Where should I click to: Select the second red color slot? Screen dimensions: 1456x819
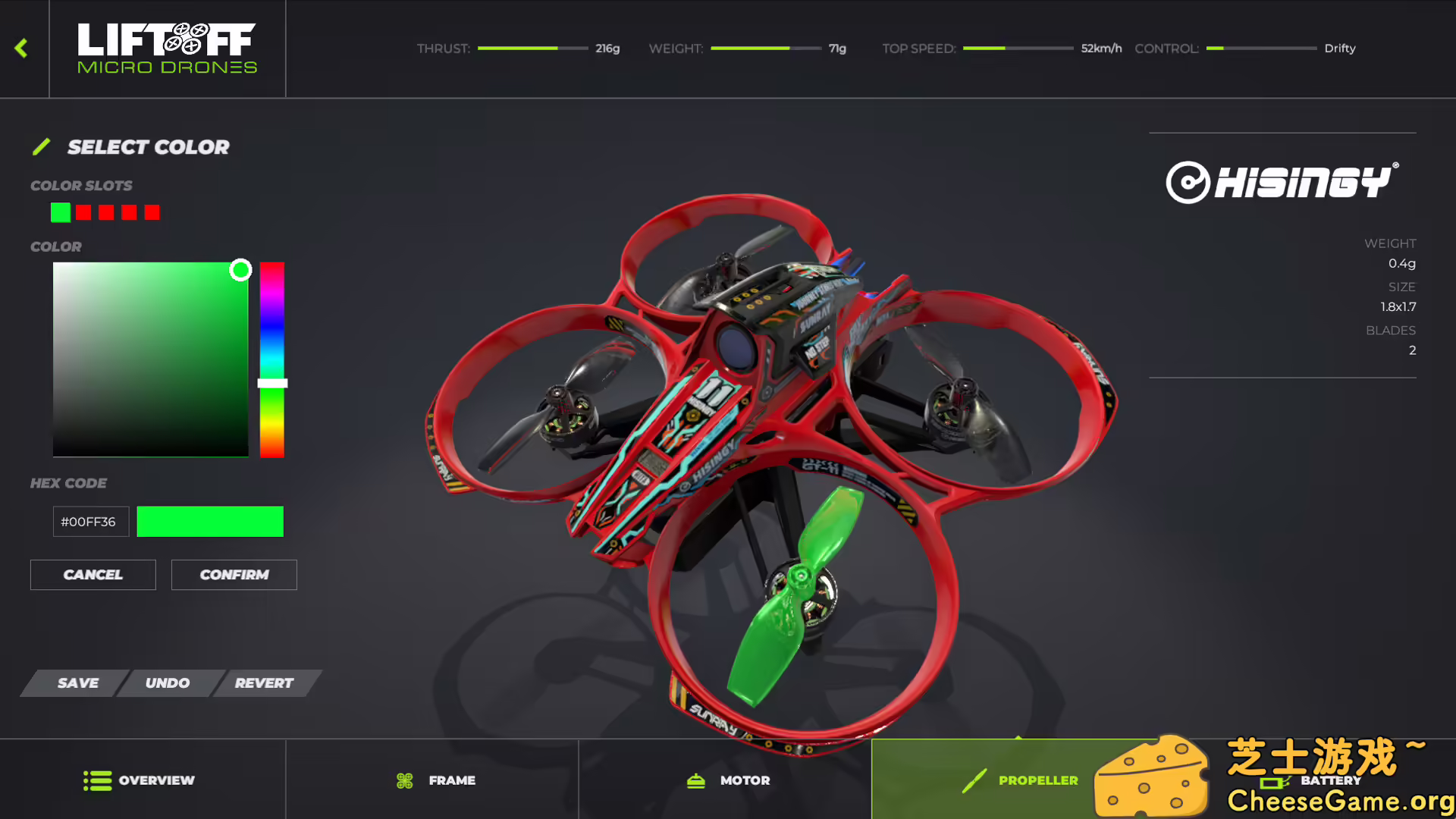[83, 212]
